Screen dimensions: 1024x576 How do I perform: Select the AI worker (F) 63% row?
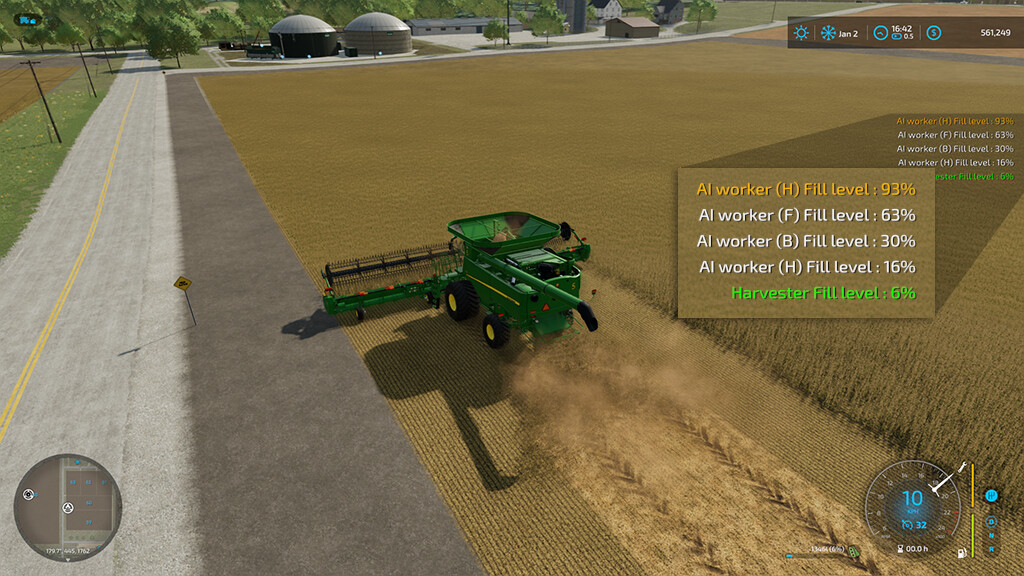coord(806,215)
